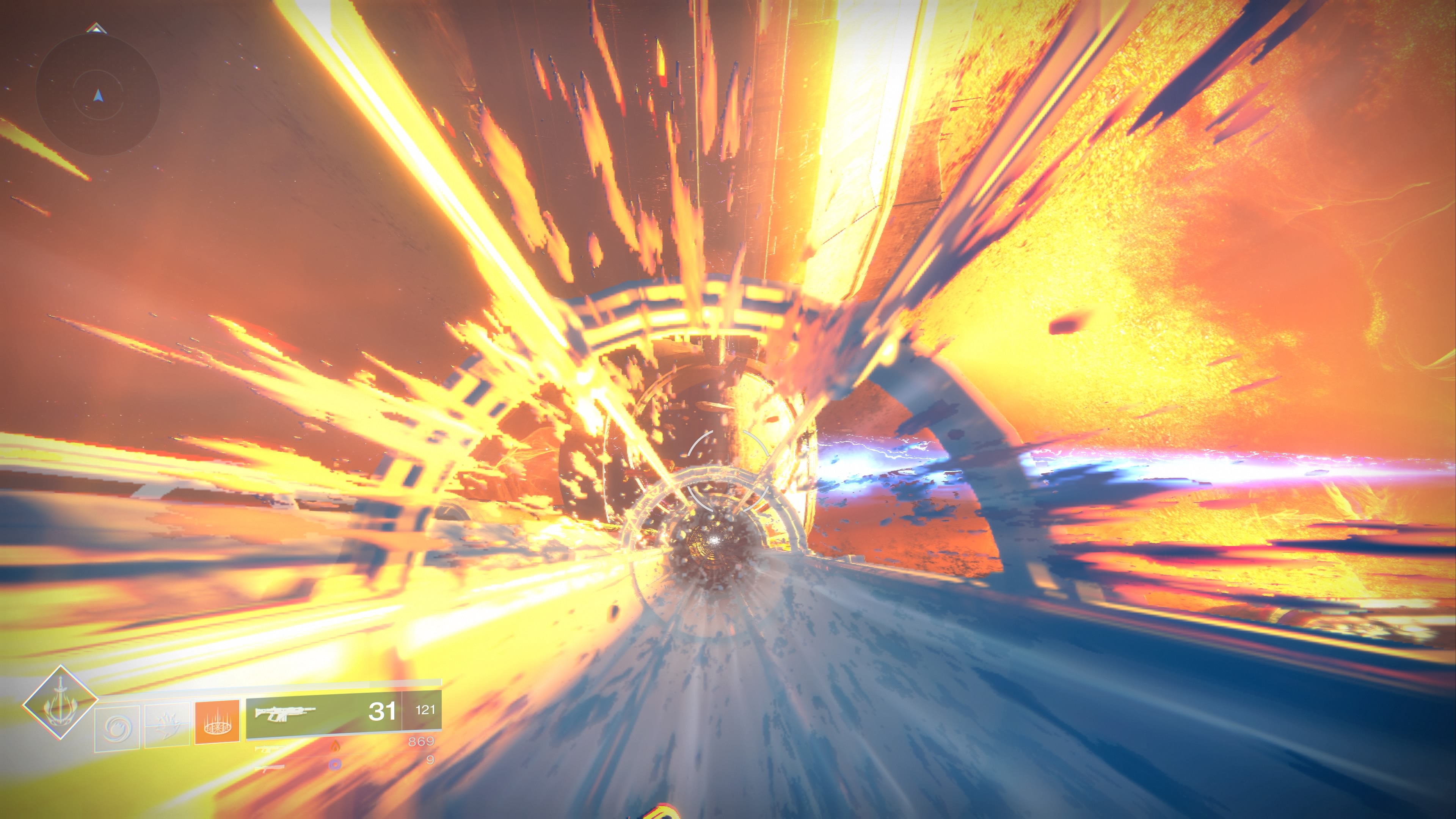Click the circular radar minimap
This screenshot has width=1456, height=819.
[98, 95]
